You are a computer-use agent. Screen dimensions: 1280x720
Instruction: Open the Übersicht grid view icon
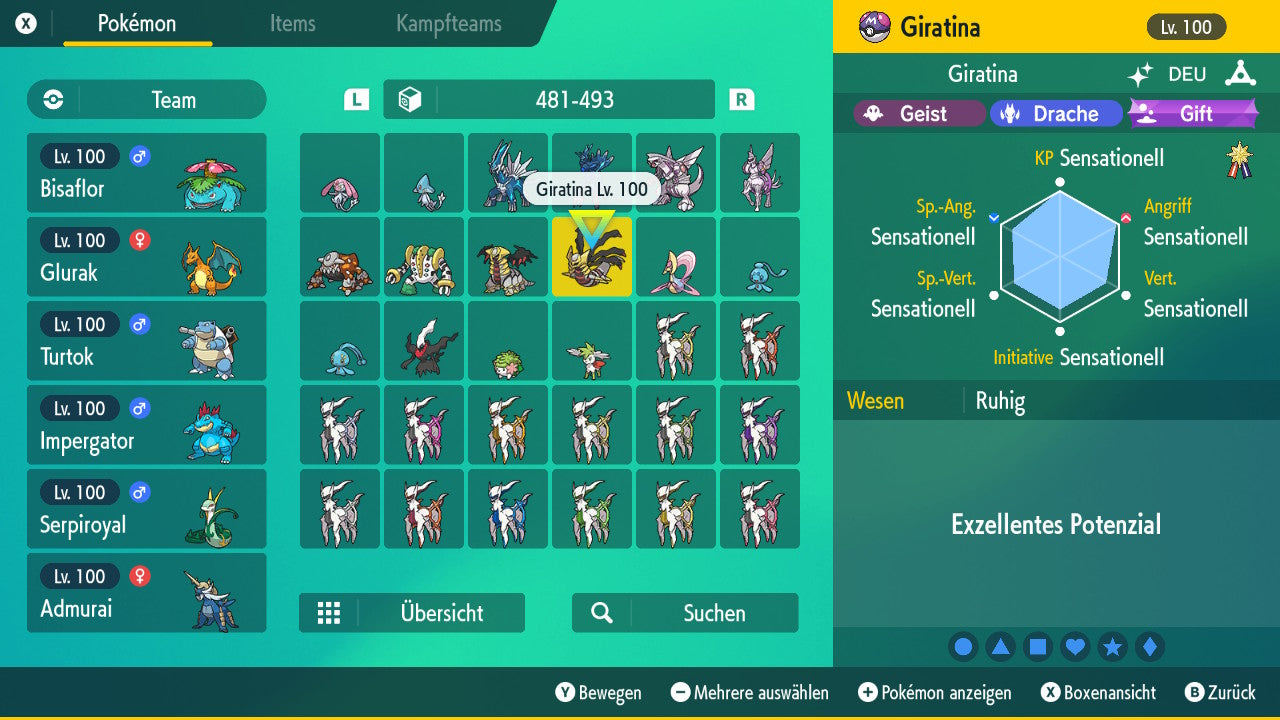[x=330, y=613]
